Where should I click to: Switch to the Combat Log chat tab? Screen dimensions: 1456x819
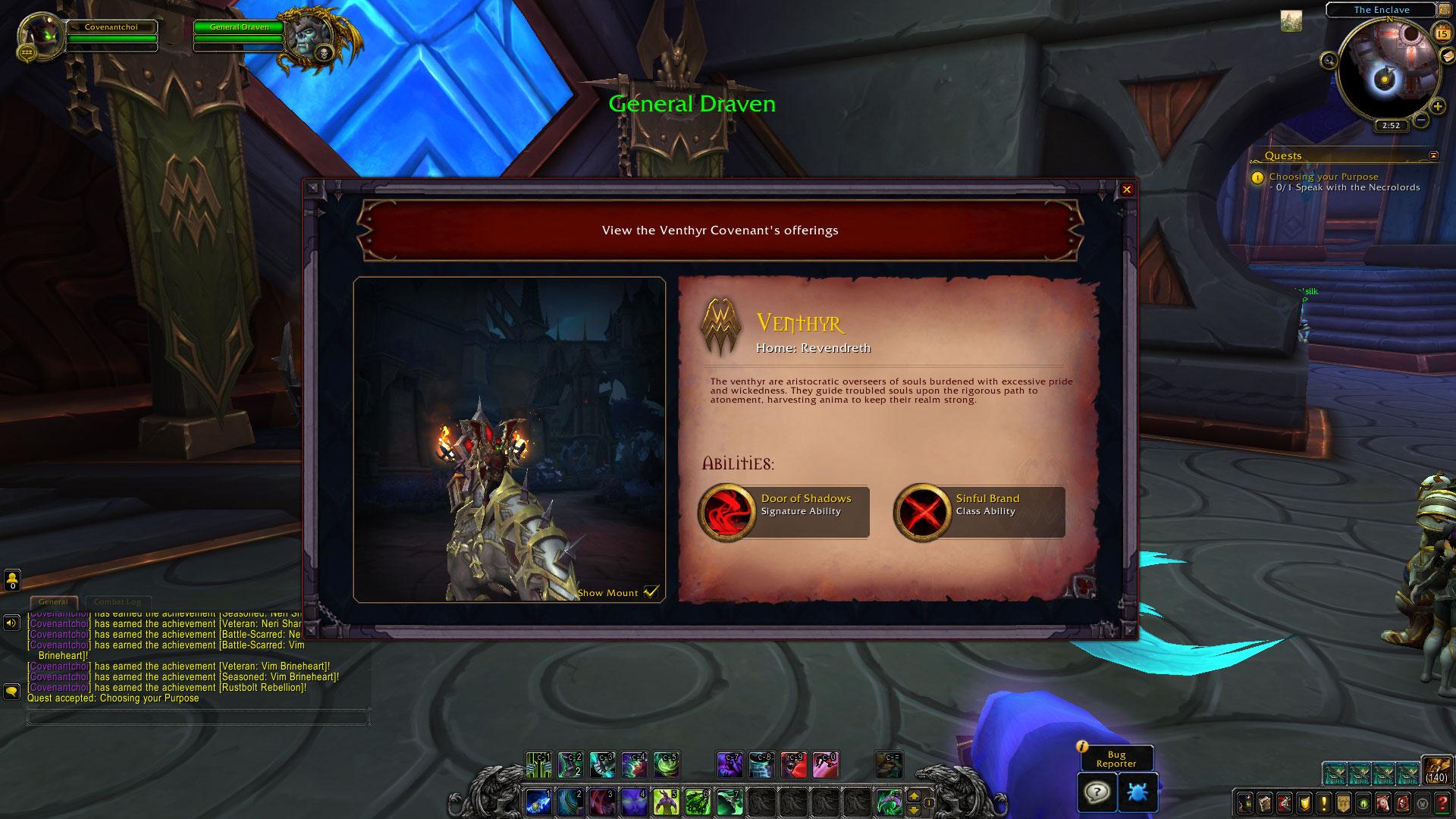click(x=117, y=602)
